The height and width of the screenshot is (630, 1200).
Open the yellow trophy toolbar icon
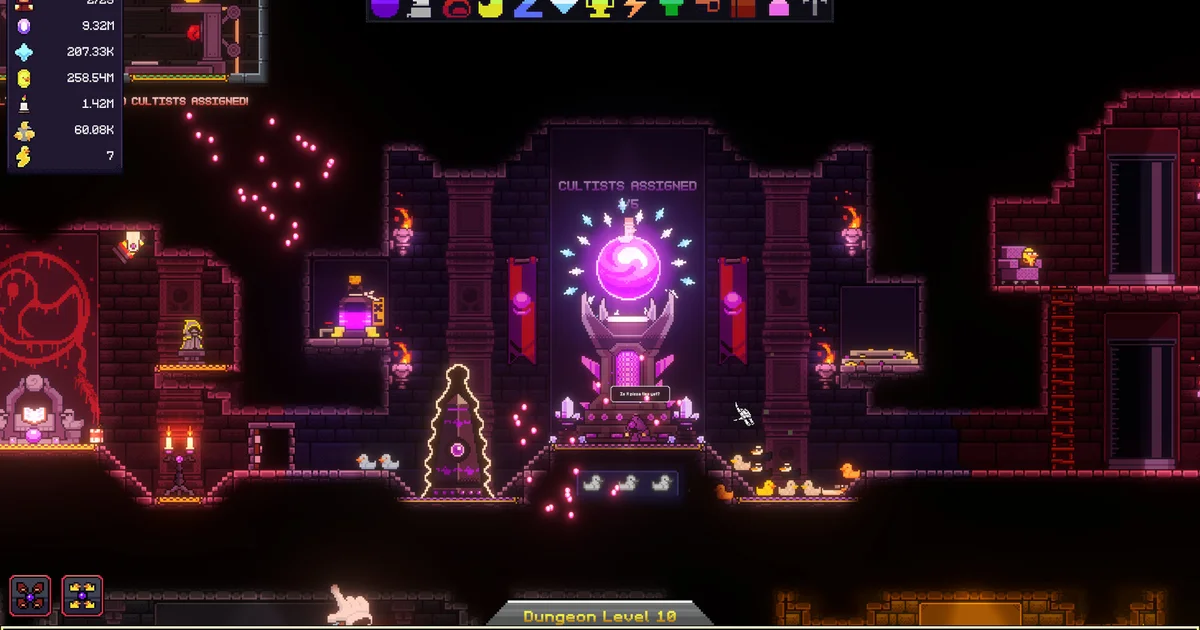click(x=601, y=8)
